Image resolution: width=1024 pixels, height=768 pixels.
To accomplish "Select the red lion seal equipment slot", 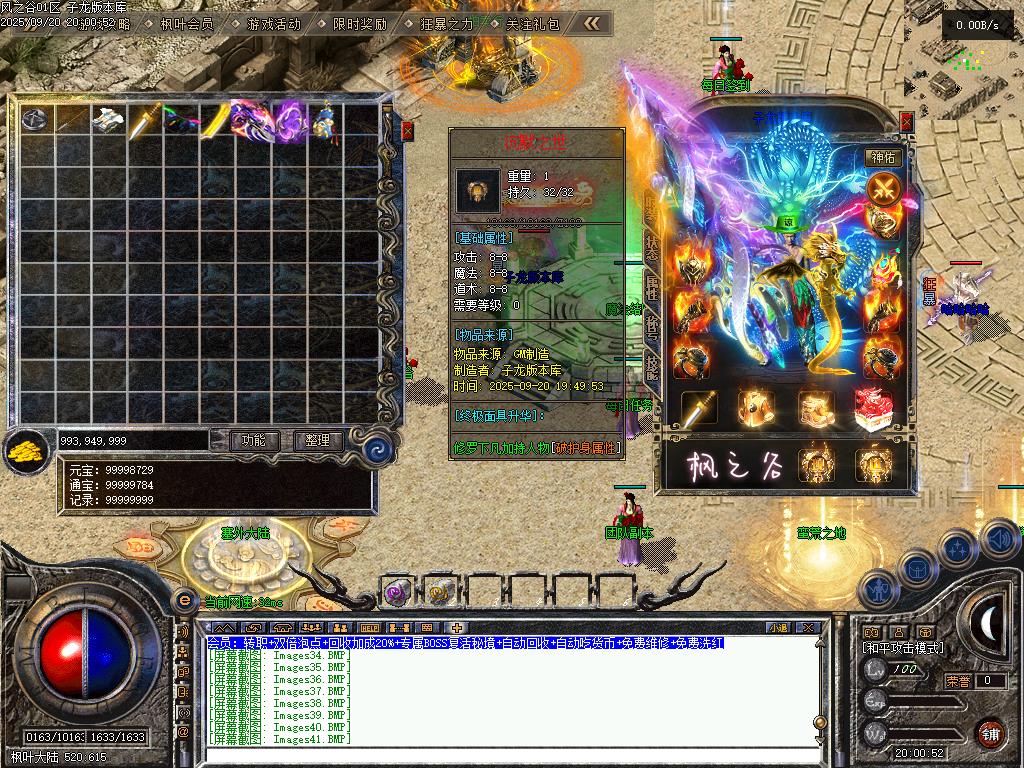I will [873, 407].
